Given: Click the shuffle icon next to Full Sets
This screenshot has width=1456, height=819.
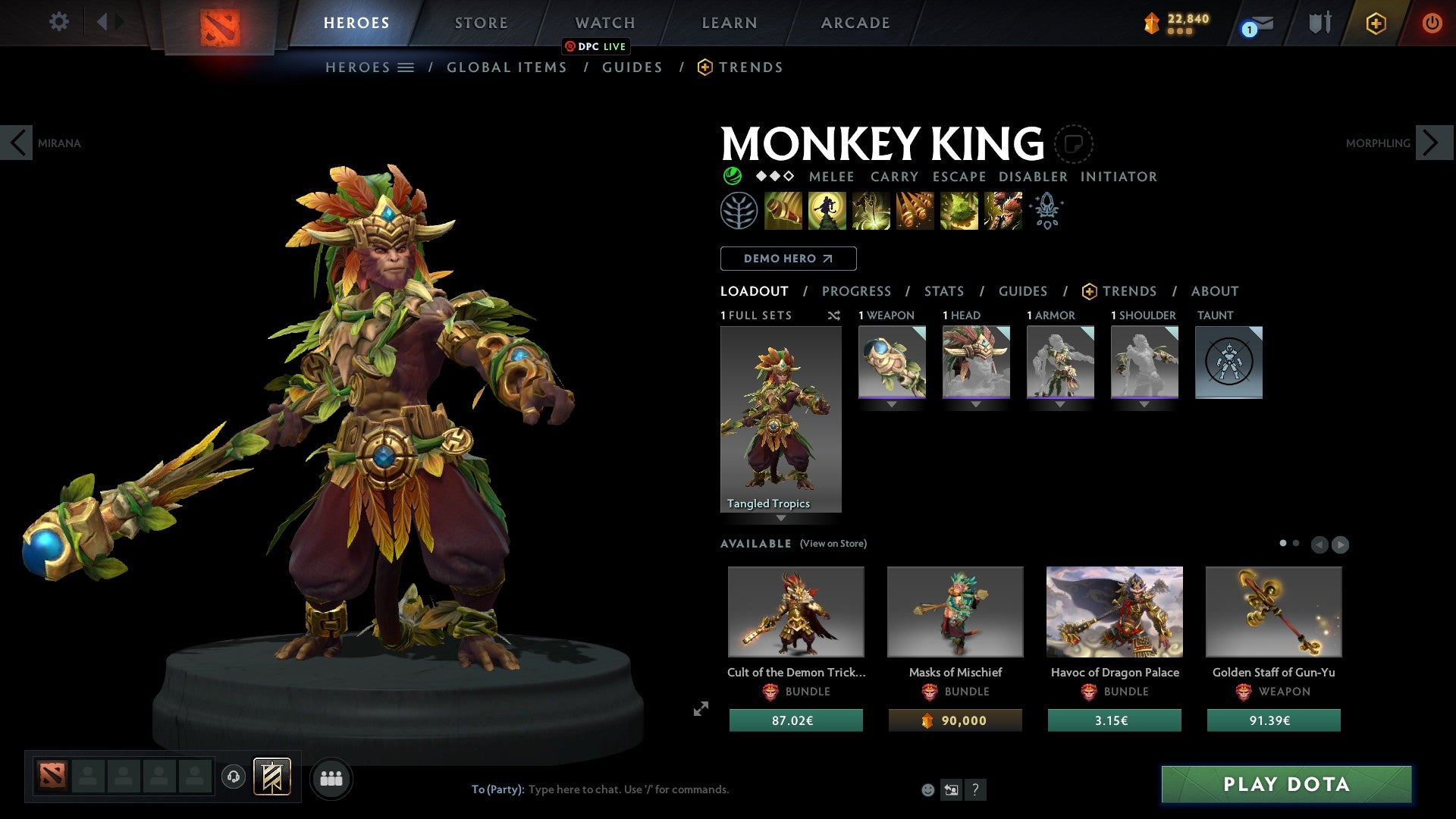Looking at the screenshot, I should point(833,315).
